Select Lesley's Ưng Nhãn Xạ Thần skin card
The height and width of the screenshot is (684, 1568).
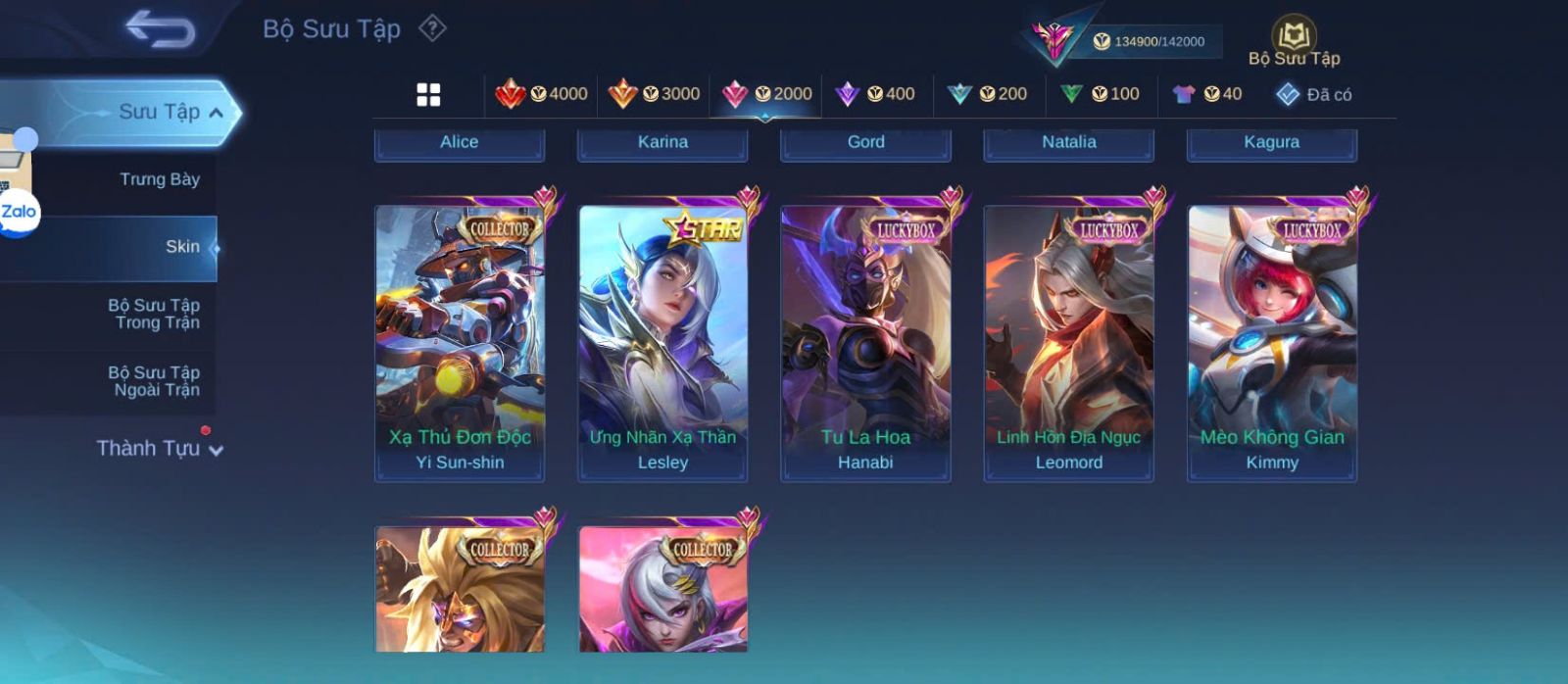[662, 343]
